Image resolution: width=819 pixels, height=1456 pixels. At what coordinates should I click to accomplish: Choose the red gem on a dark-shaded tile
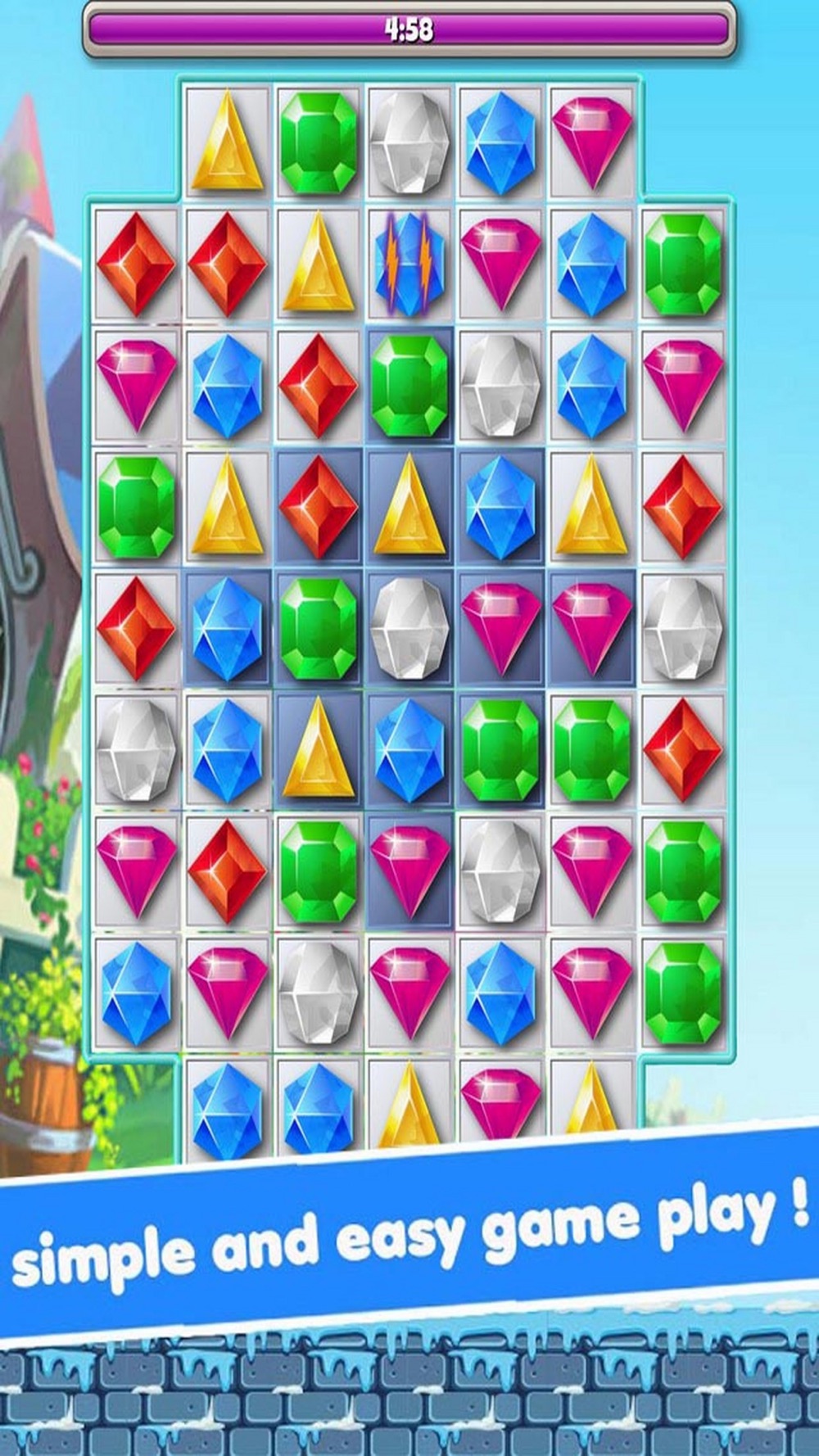click(319, 506)
